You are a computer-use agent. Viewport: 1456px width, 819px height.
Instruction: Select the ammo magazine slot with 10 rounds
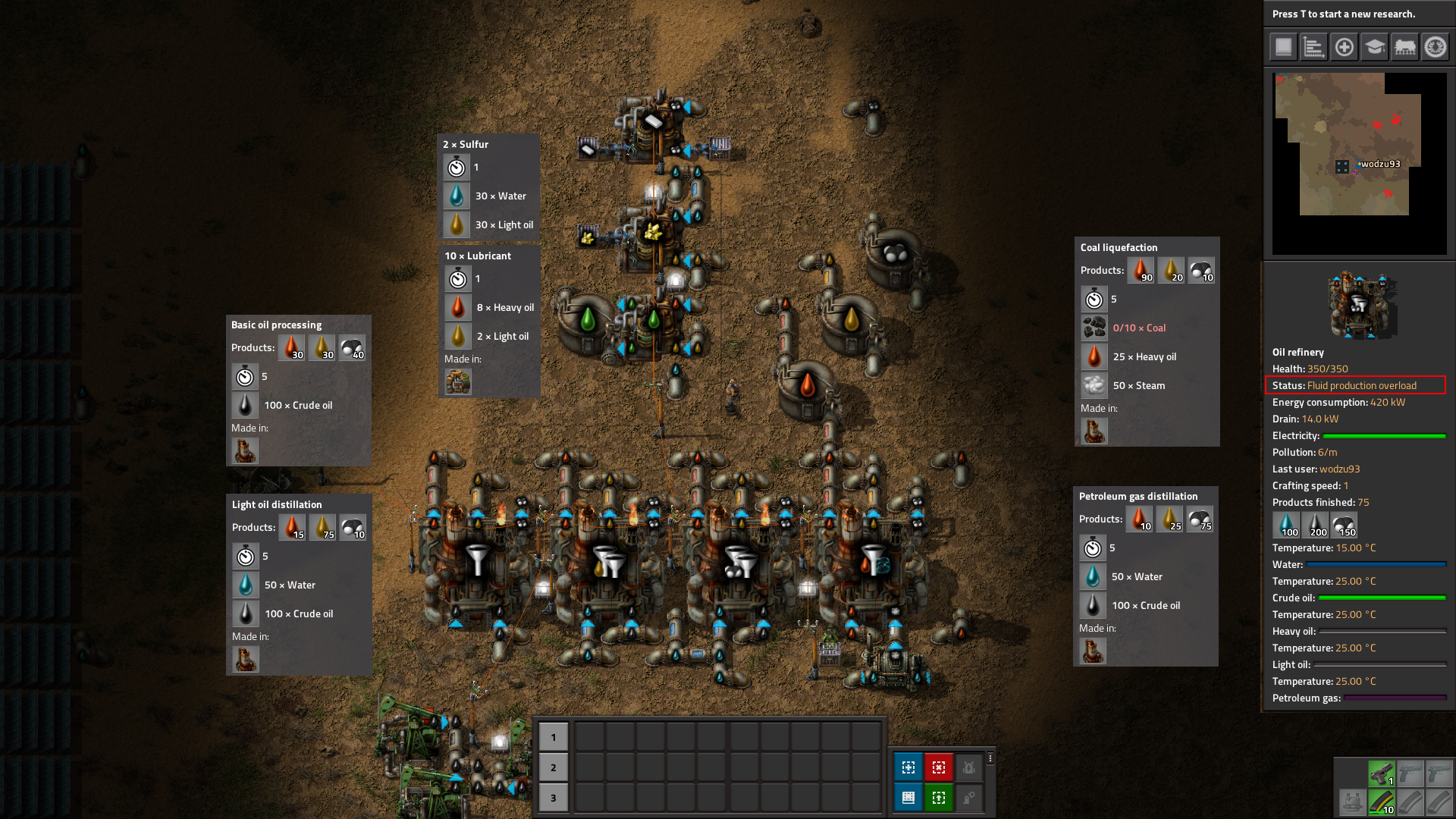point(1381,802)
